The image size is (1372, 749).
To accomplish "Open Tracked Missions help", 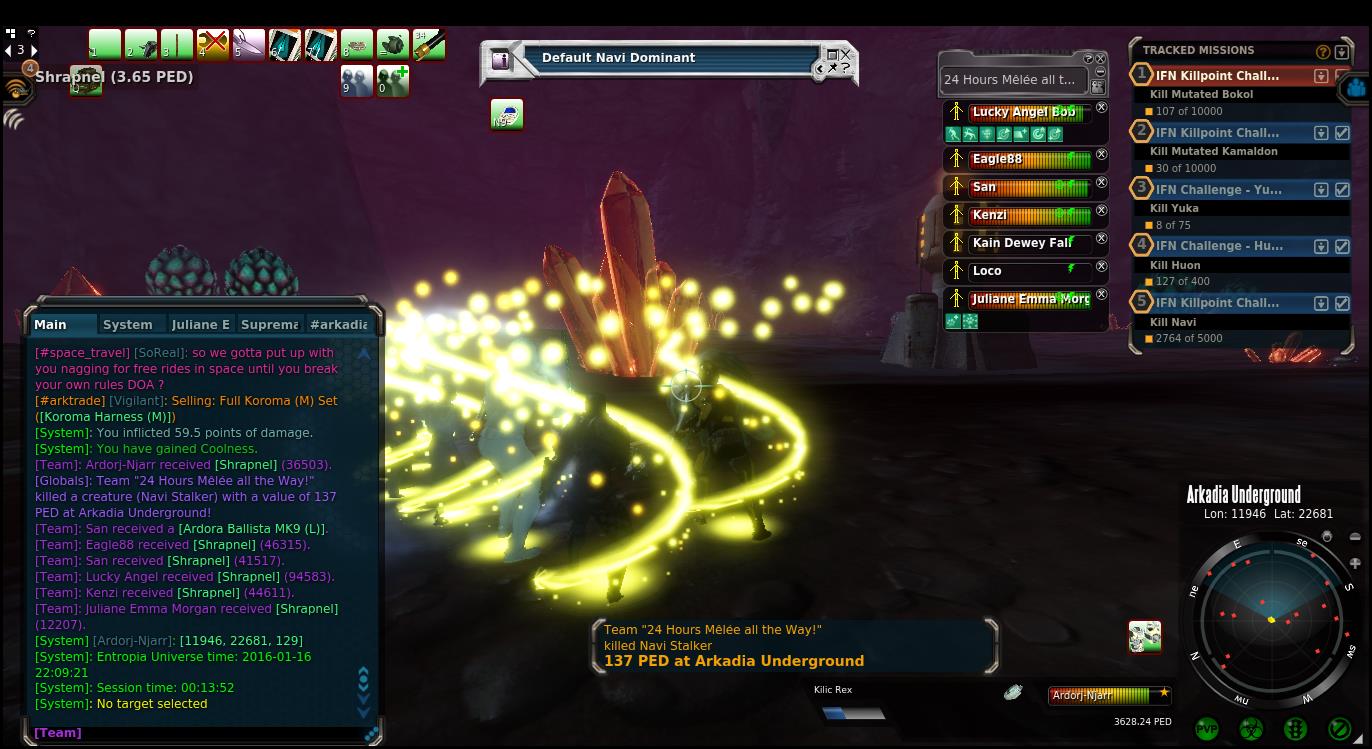I will point(1323,51).
